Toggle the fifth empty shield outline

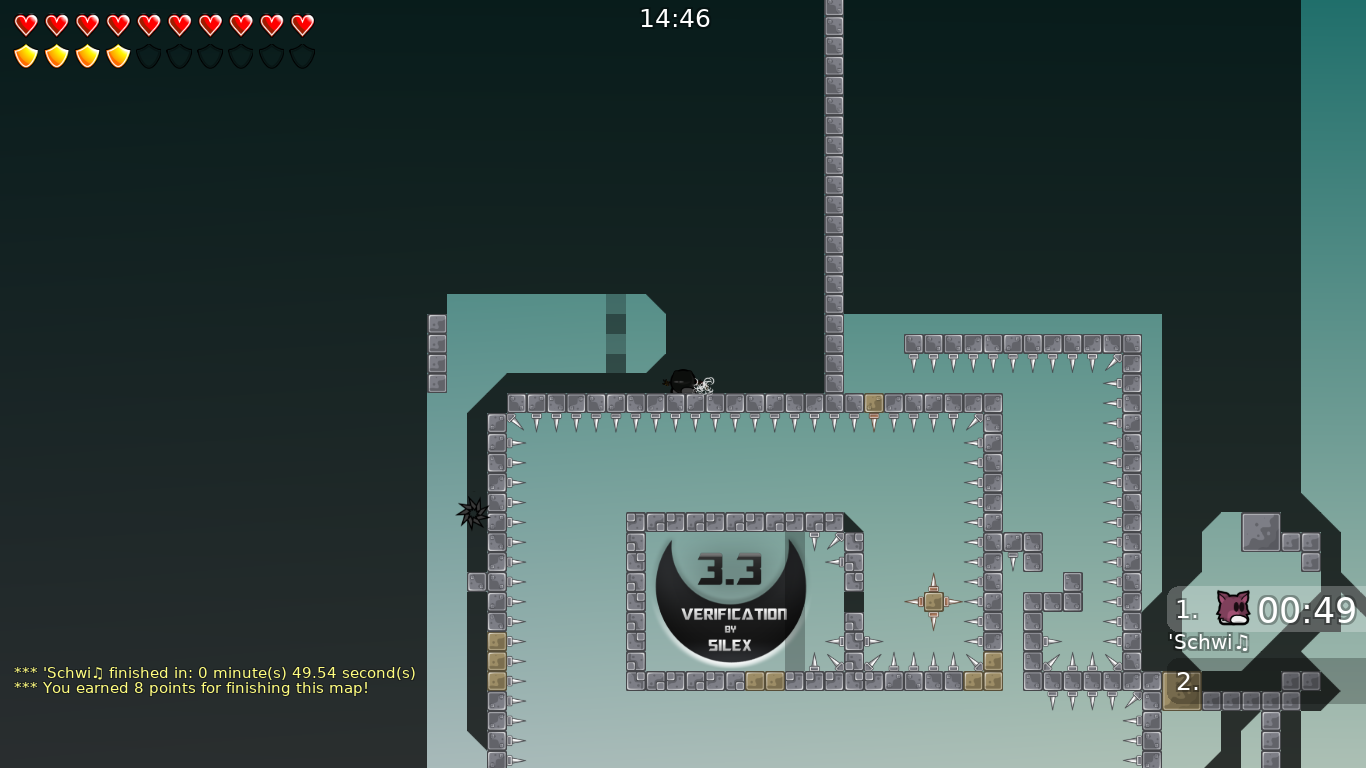pos(150,56)
